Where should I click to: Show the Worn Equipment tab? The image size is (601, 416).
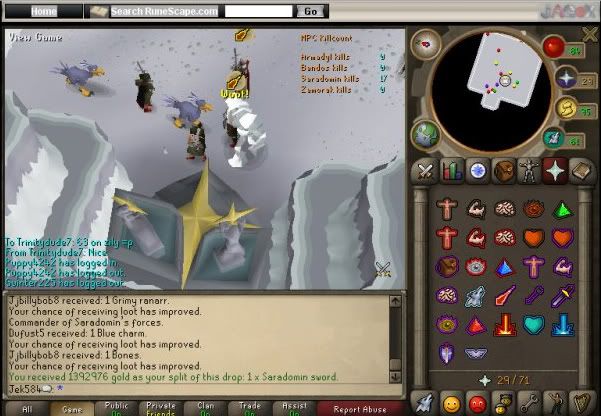tap(528, 171)
